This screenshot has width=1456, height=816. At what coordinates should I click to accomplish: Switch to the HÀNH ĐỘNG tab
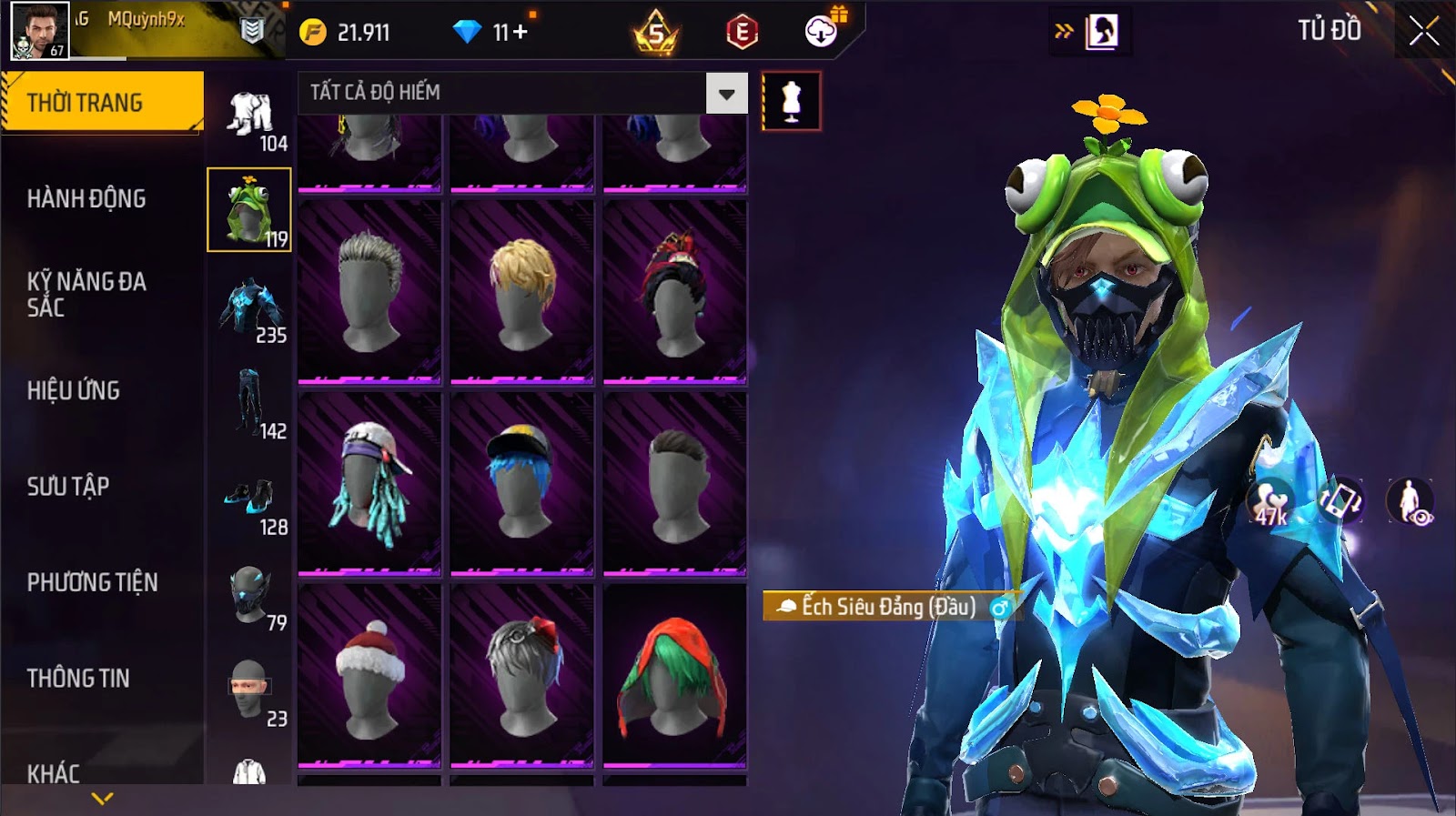click(86, 198)
